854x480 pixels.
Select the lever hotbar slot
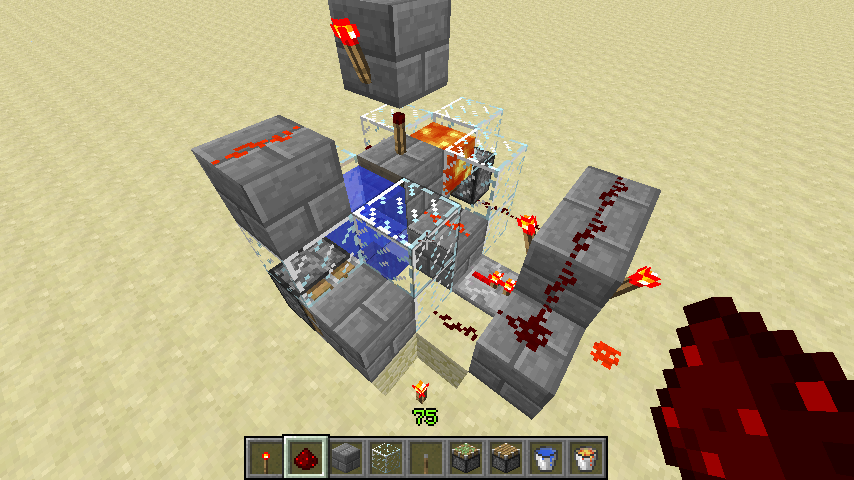click(425, 458)
